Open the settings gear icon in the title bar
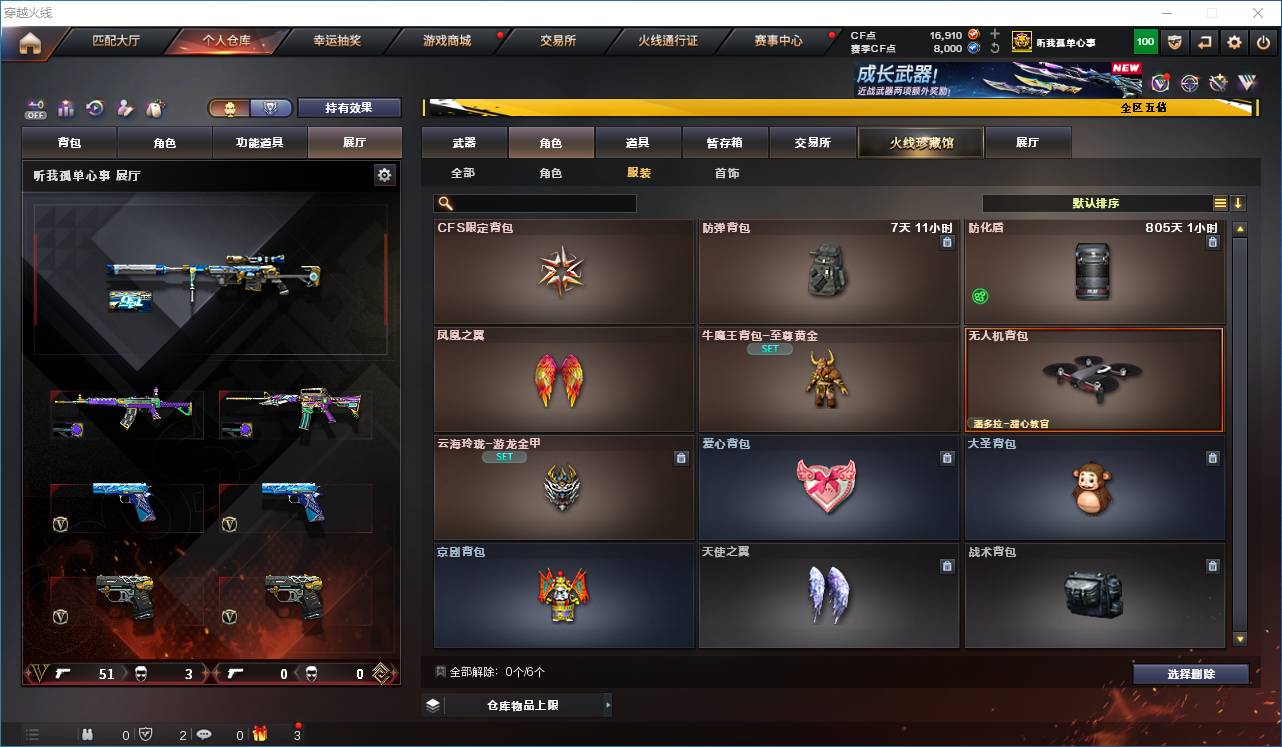This screenshot has width=1282, height=747. [x=1232, y=42]
